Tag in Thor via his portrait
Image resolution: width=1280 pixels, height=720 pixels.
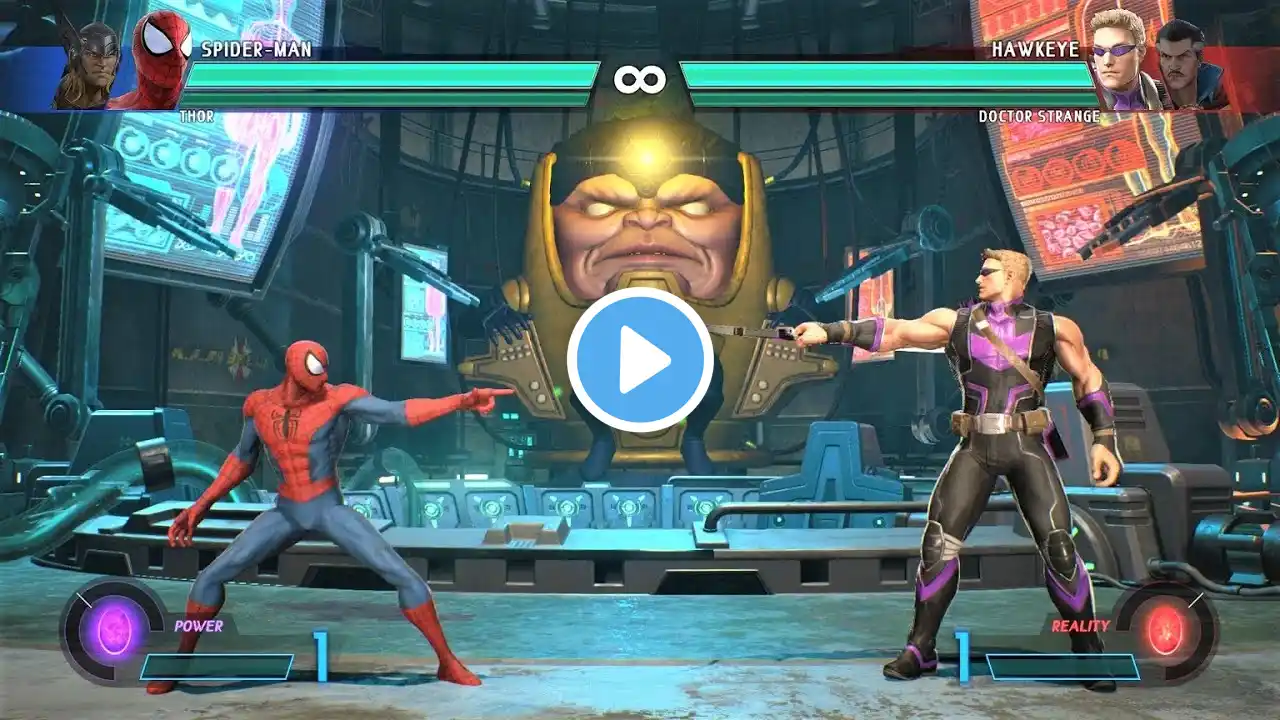(88, 62)
